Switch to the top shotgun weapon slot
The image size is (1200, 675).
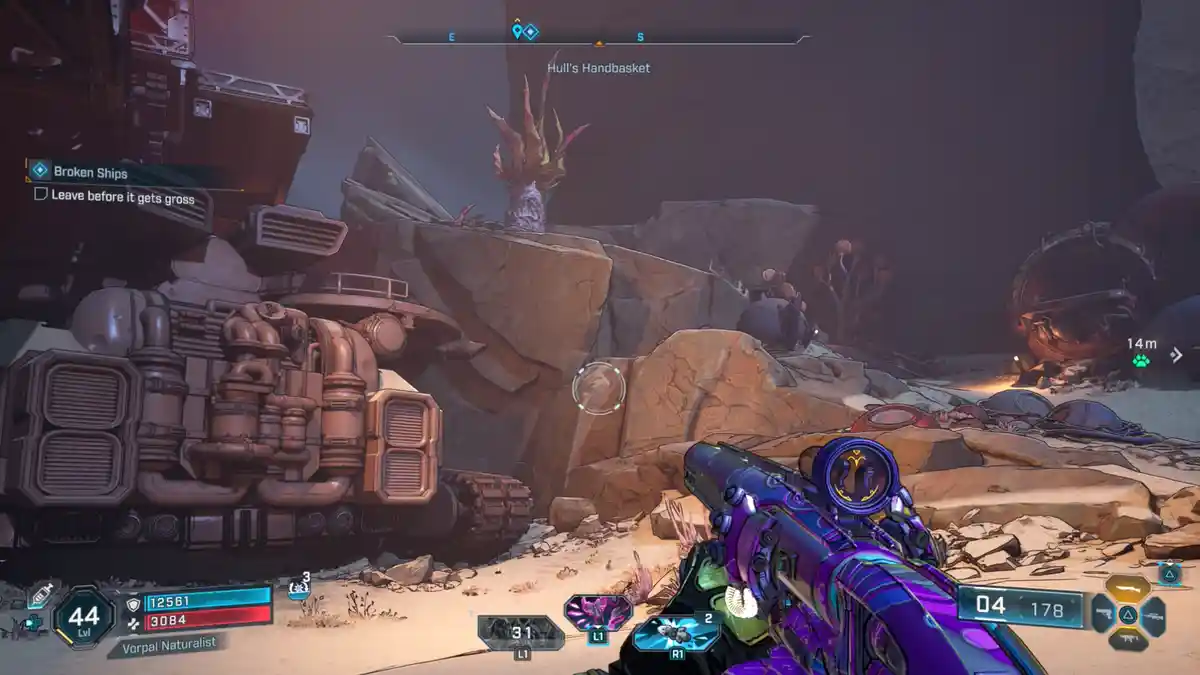[x=1127, y=588]
